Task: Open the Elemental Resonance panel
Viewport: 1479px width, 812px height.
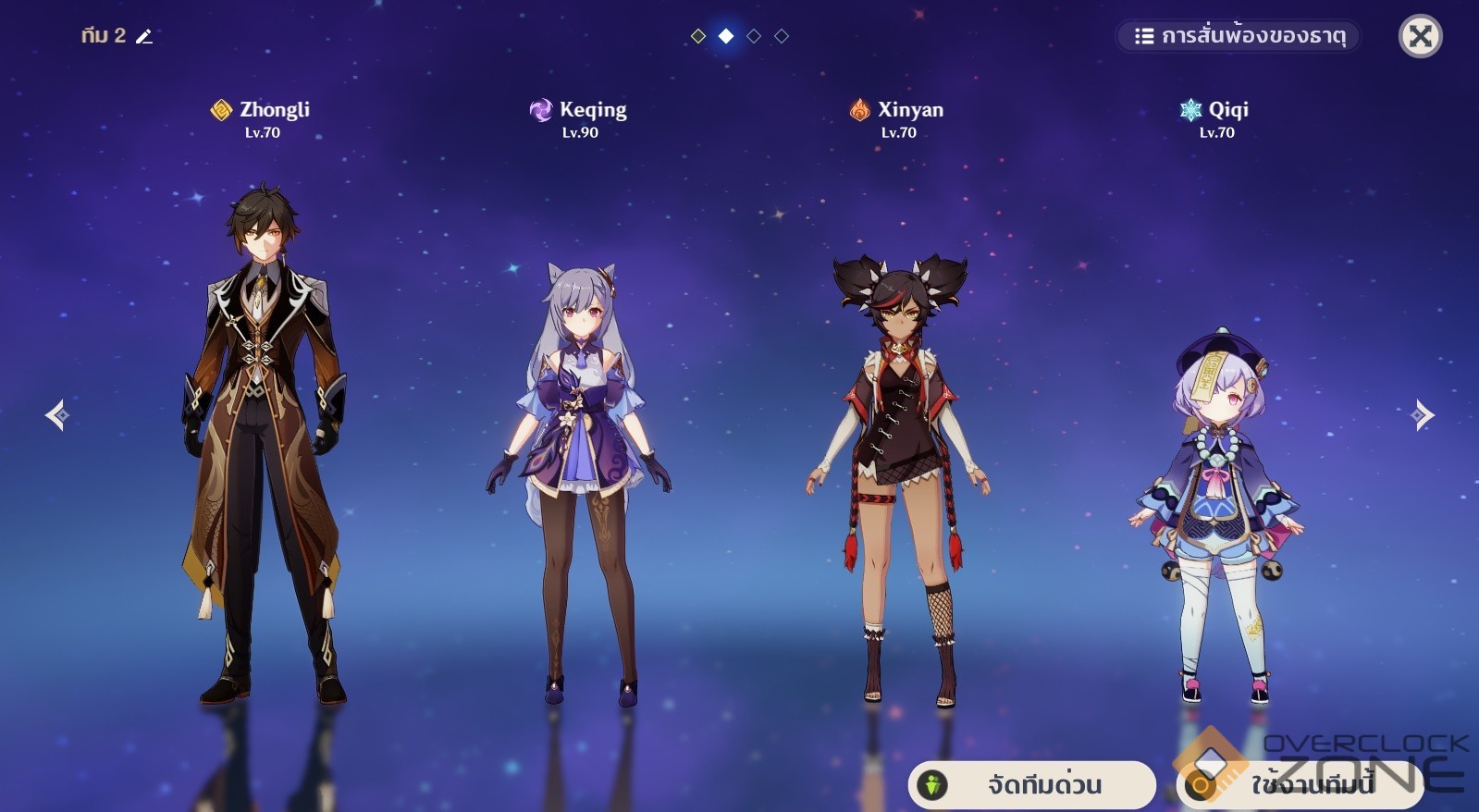Action: coord(1238,36)
